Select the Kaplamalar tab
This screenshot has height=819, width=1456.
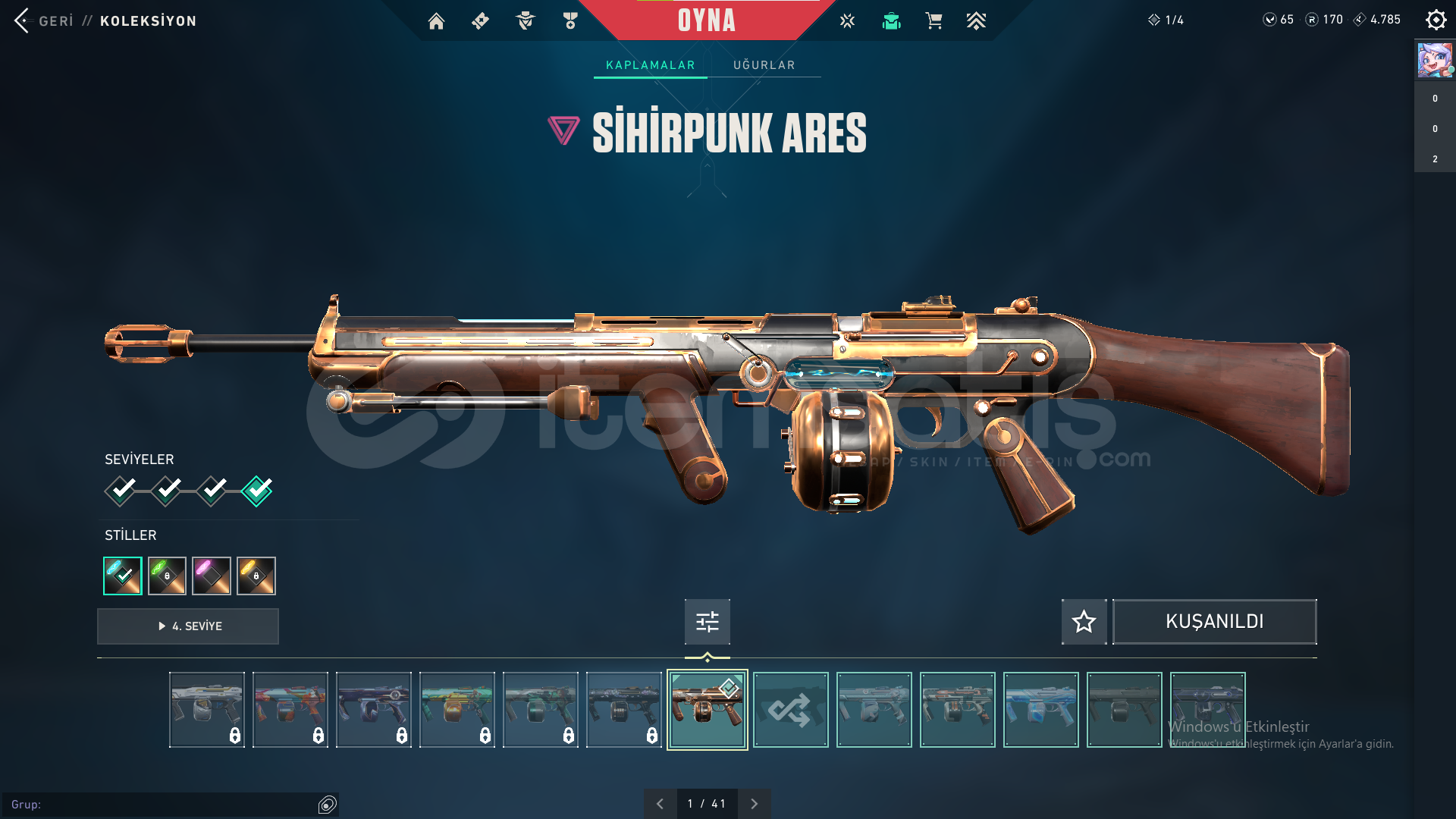pyautogui.click(x=650, y=65)
